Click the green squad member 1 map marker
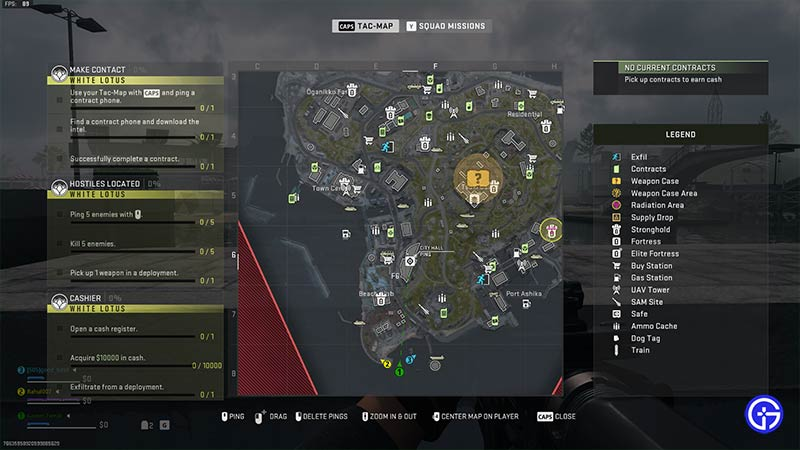 (x=398, y=371)
